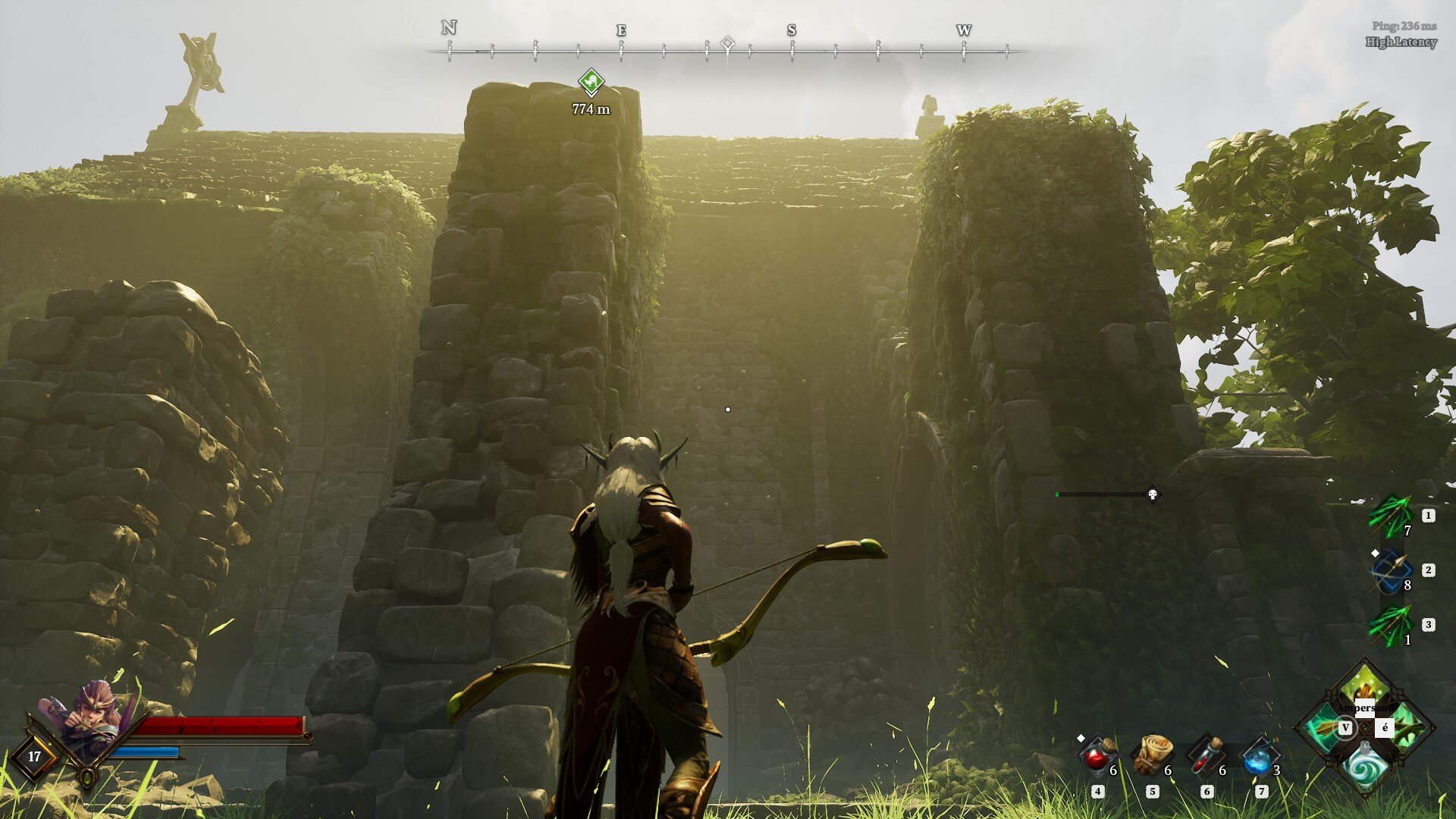The width and height of the screenshot is (1456, 819).
Task: Select the green arrow slot holding 1
Action: pos(1391,626)
